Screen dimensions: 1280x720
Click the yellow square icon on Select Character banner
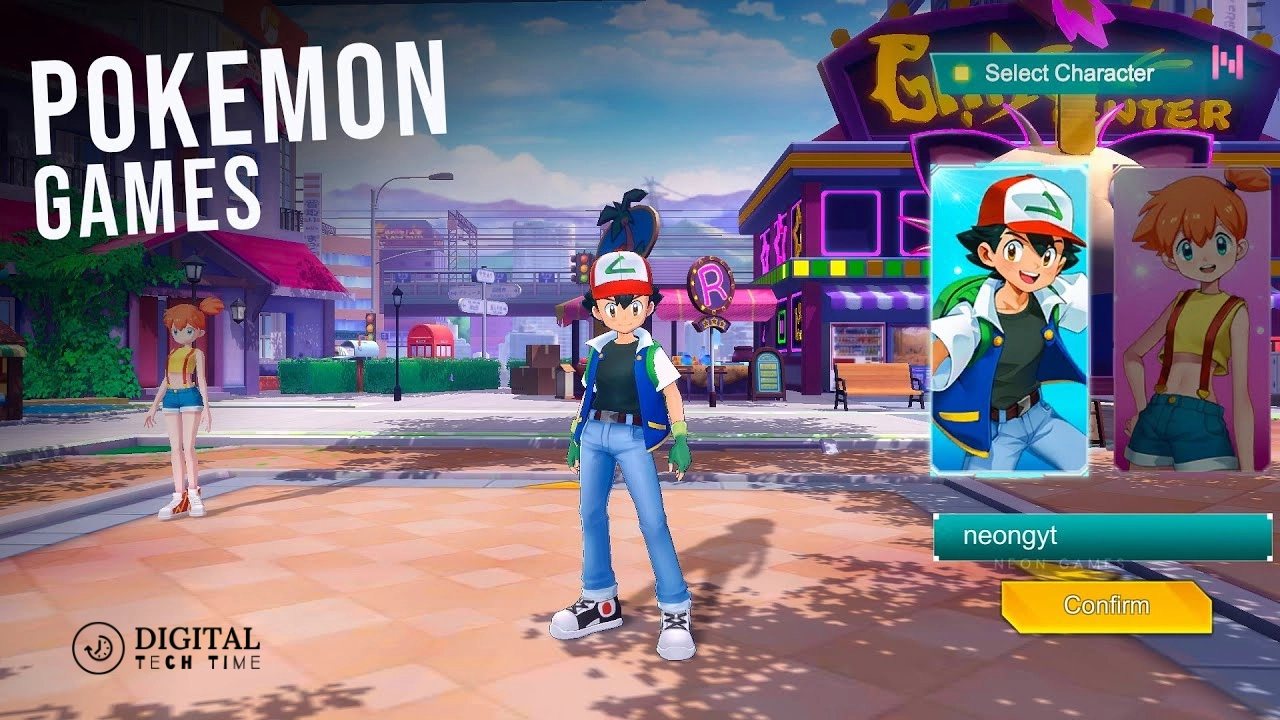pyautogui.click(x=960, y=73)
